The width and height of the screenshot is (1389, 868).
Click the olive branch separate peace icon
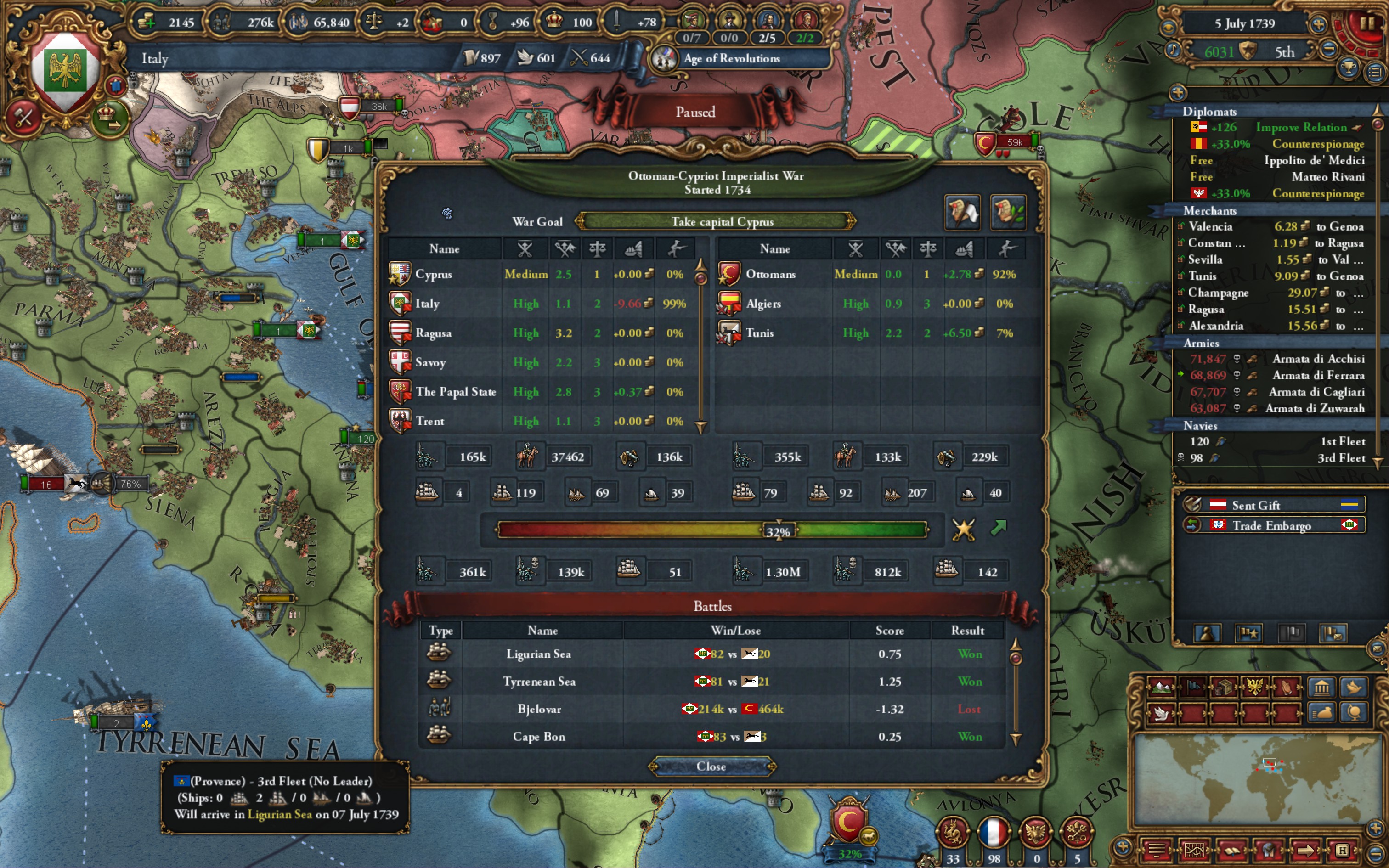[x=1009, y=212]
